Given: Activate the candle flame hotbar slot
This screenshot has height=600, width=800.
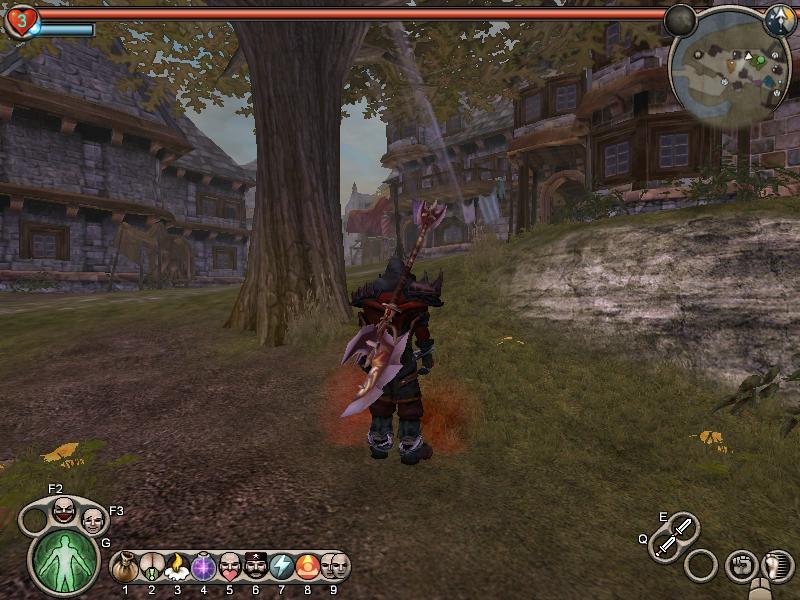Looking at the screenshot, I should pos(177,567).
